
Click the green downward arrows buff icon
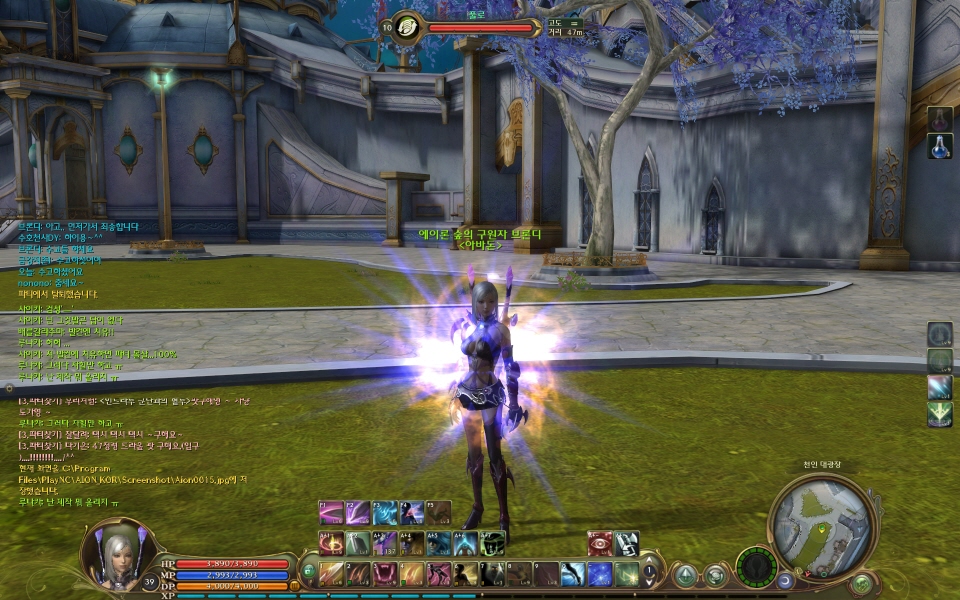coord(939,414)
